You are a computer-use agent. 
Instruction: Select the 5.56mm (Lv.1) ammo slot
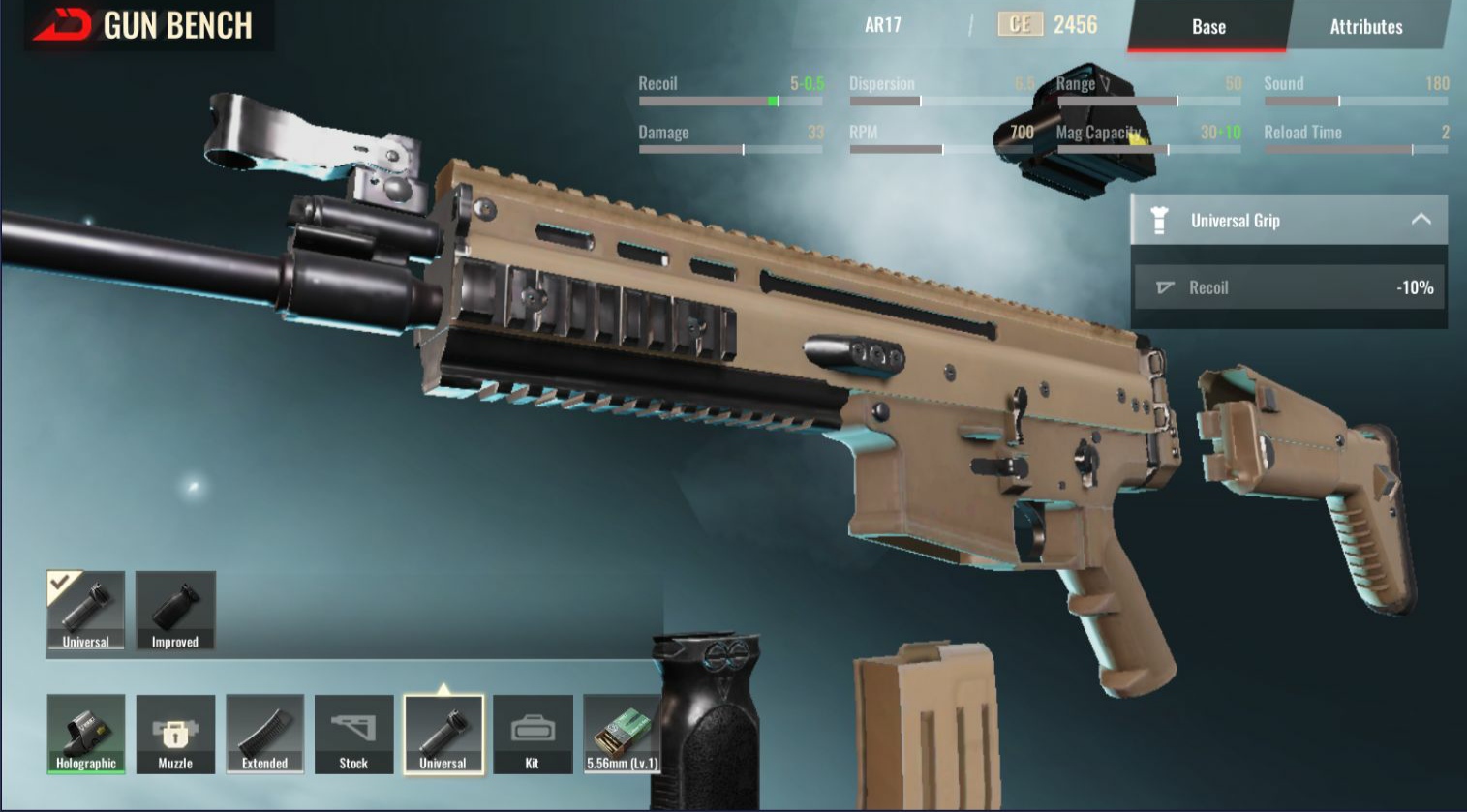[x=622, y=734]
